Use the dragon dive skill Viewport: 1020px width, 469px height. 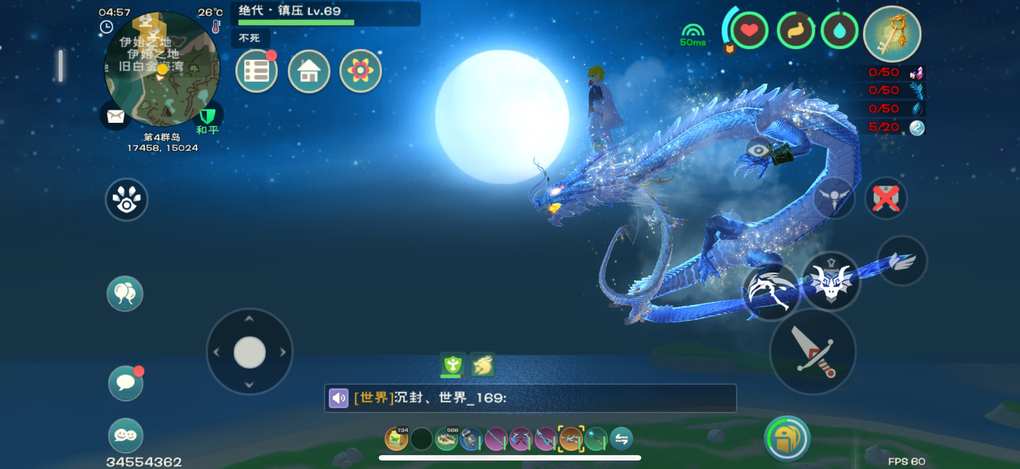[x=770, y=292]
